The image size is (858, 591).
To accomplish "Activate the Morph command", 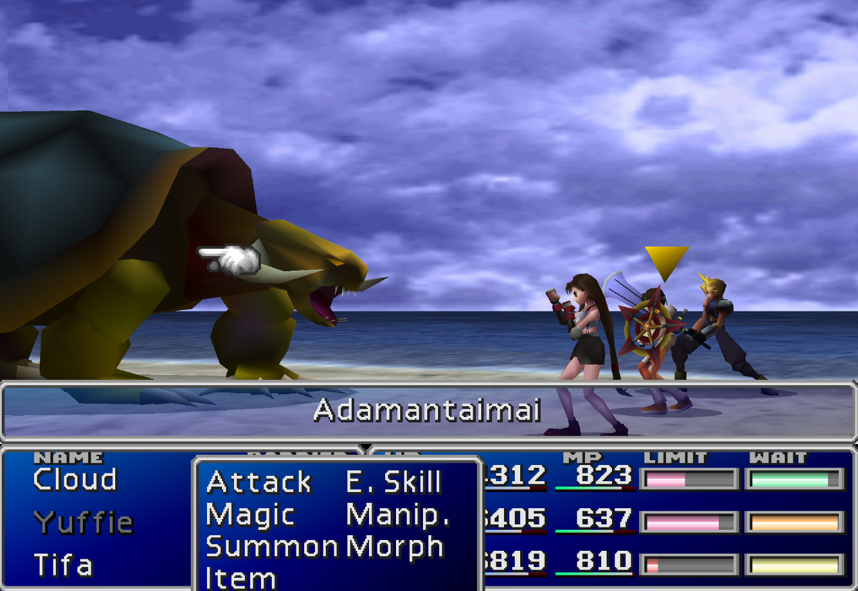I will click(x=394, y=547).
